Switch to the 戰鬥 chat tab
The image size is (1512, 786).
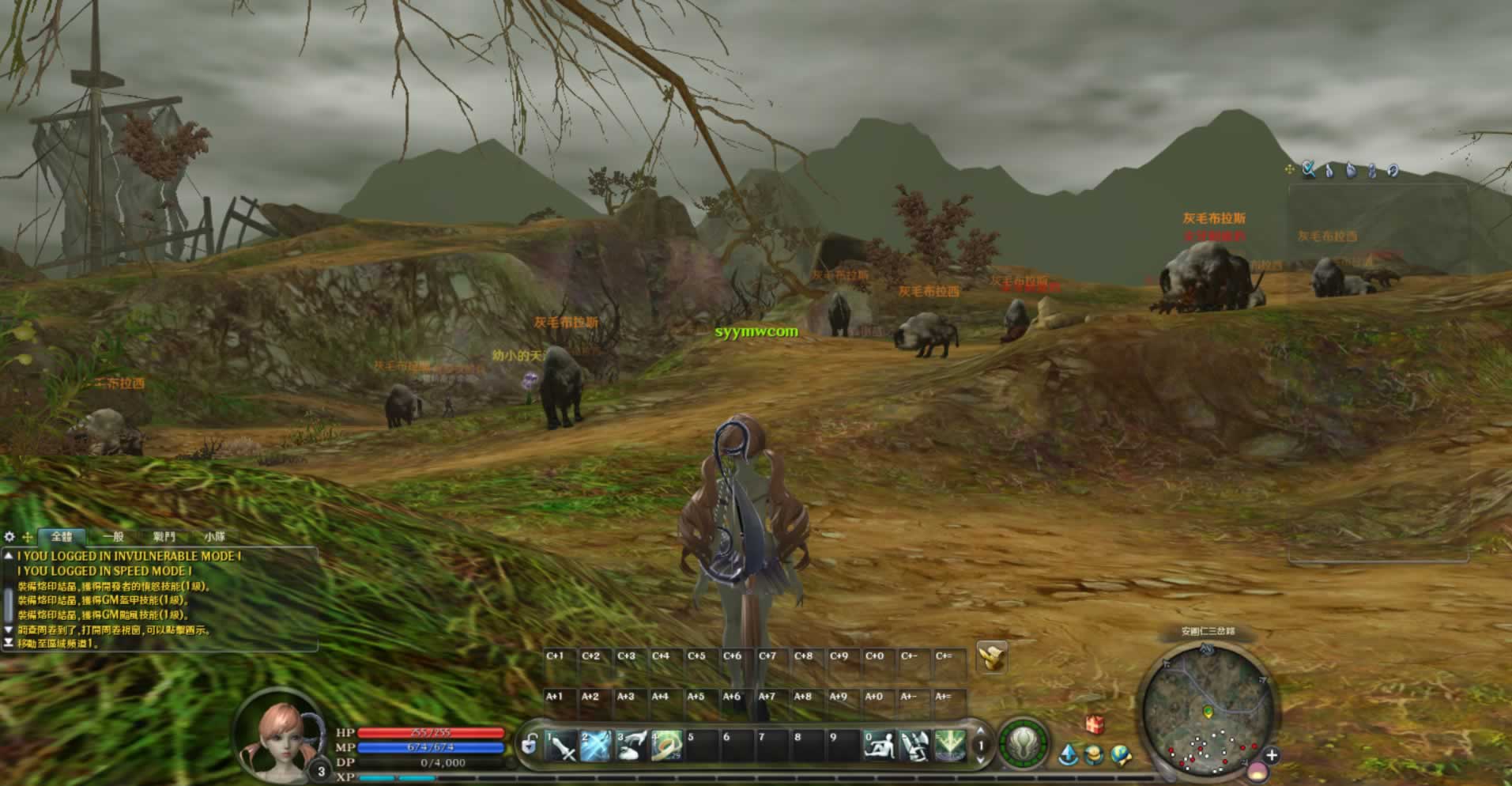click(164, 537)
